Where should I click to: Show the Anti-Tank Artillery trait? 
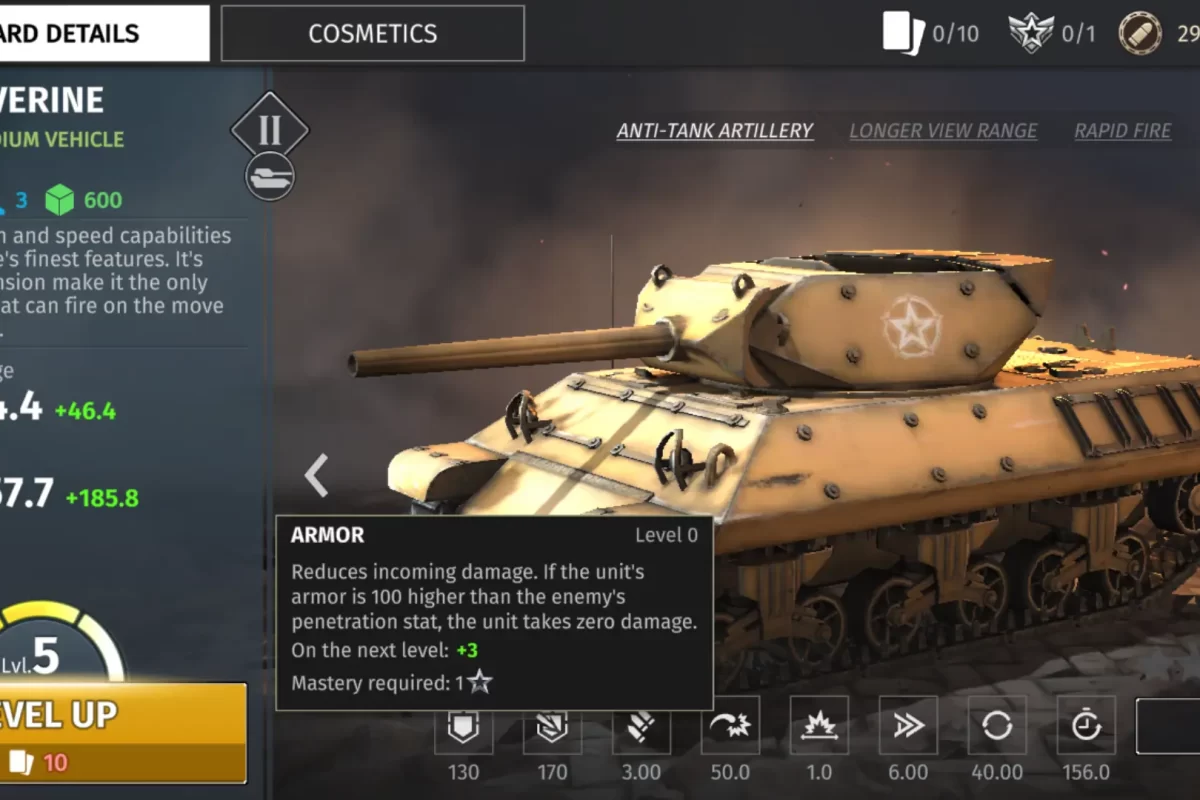coord(714,131)
